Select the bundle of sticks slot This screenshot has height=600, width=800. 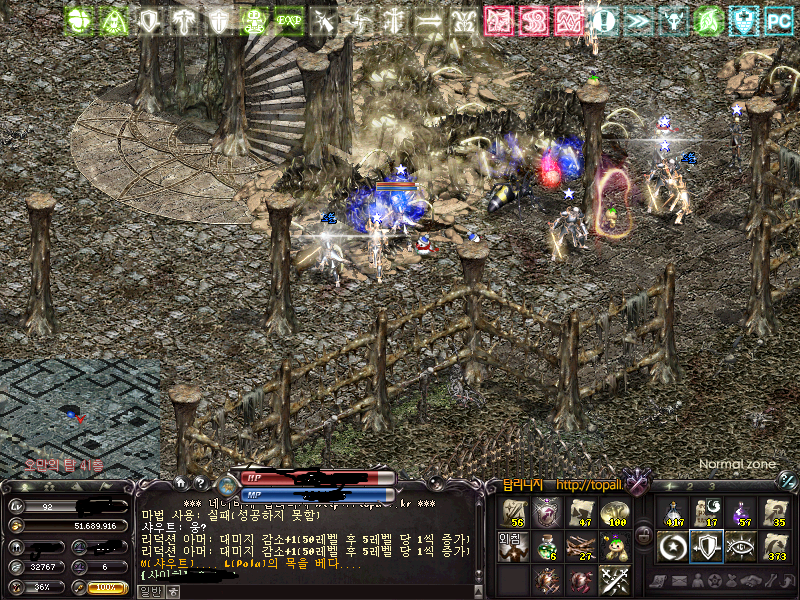[x=581, y=545]
